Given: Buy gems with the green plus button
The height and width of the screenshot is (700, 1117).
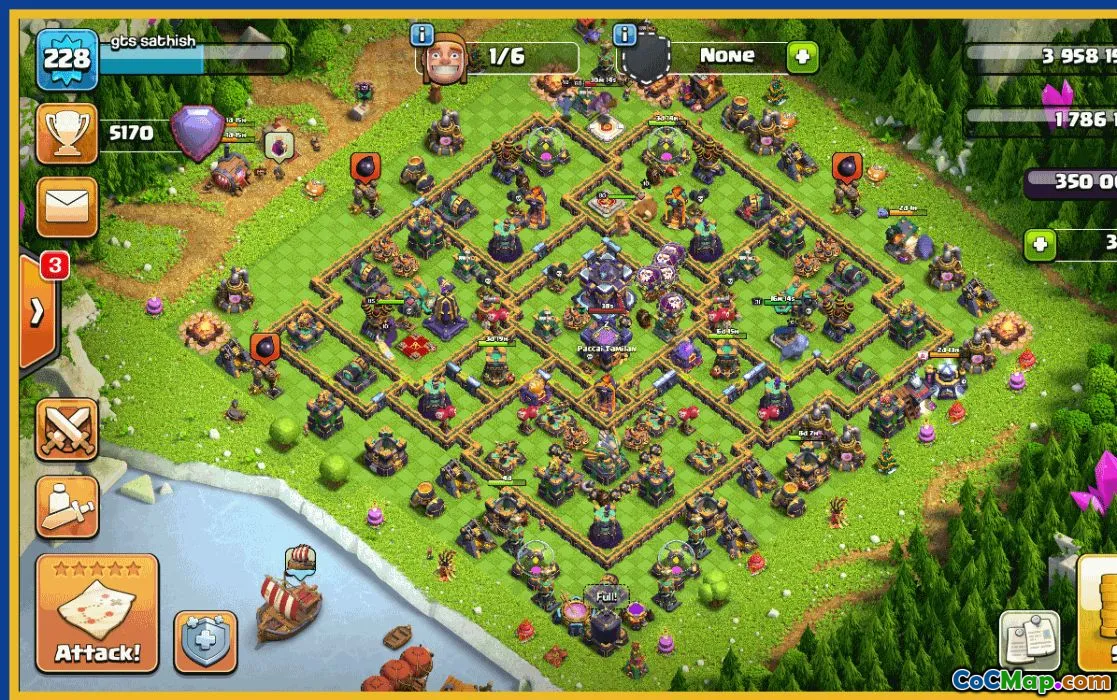Looking at the screenshot, I should coord(1040,243).
